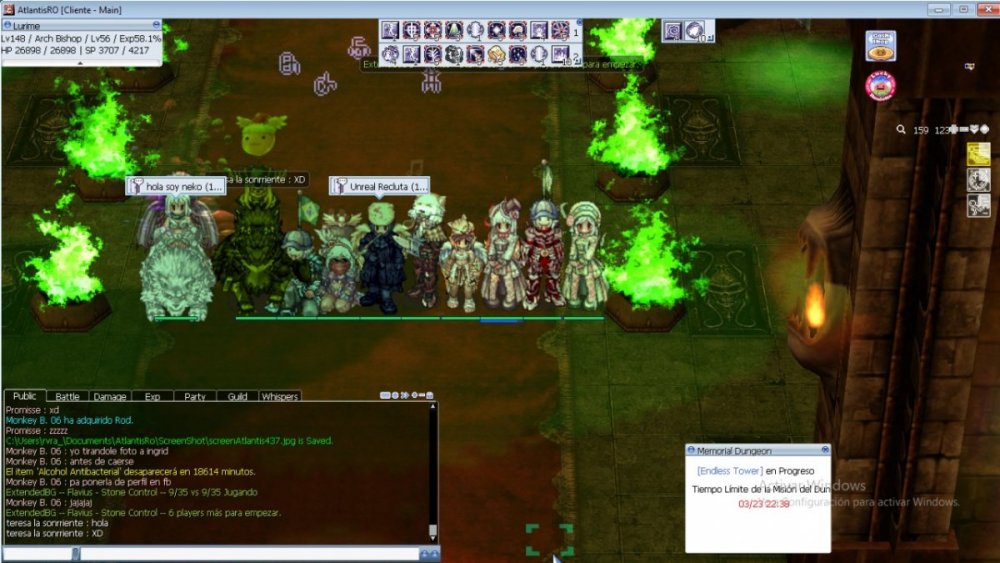
Task: Select the Exp chat tab
Action: coord(152,397)
